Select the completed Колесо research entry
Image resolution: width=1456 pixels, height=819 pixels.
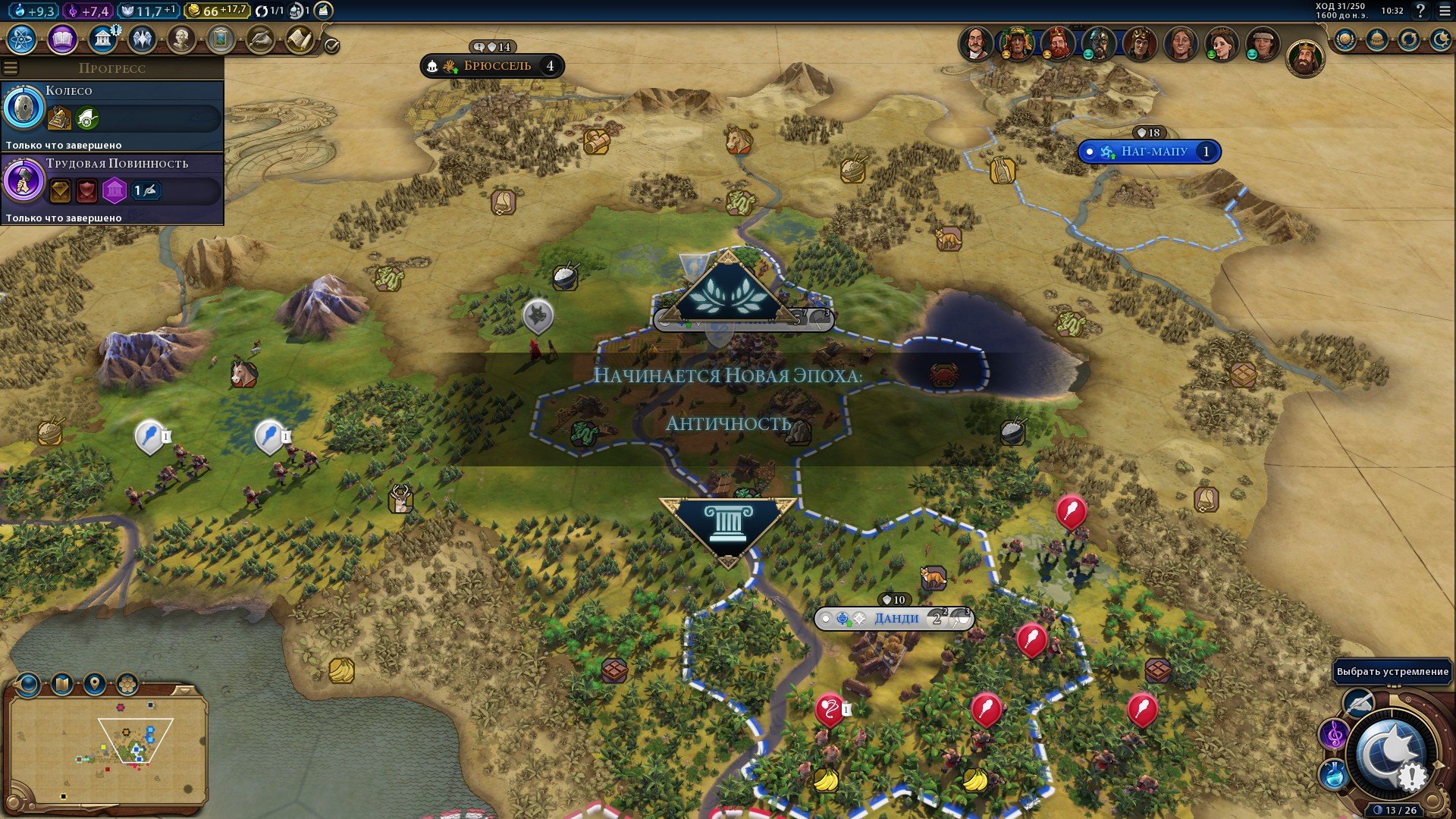[112, 115]
